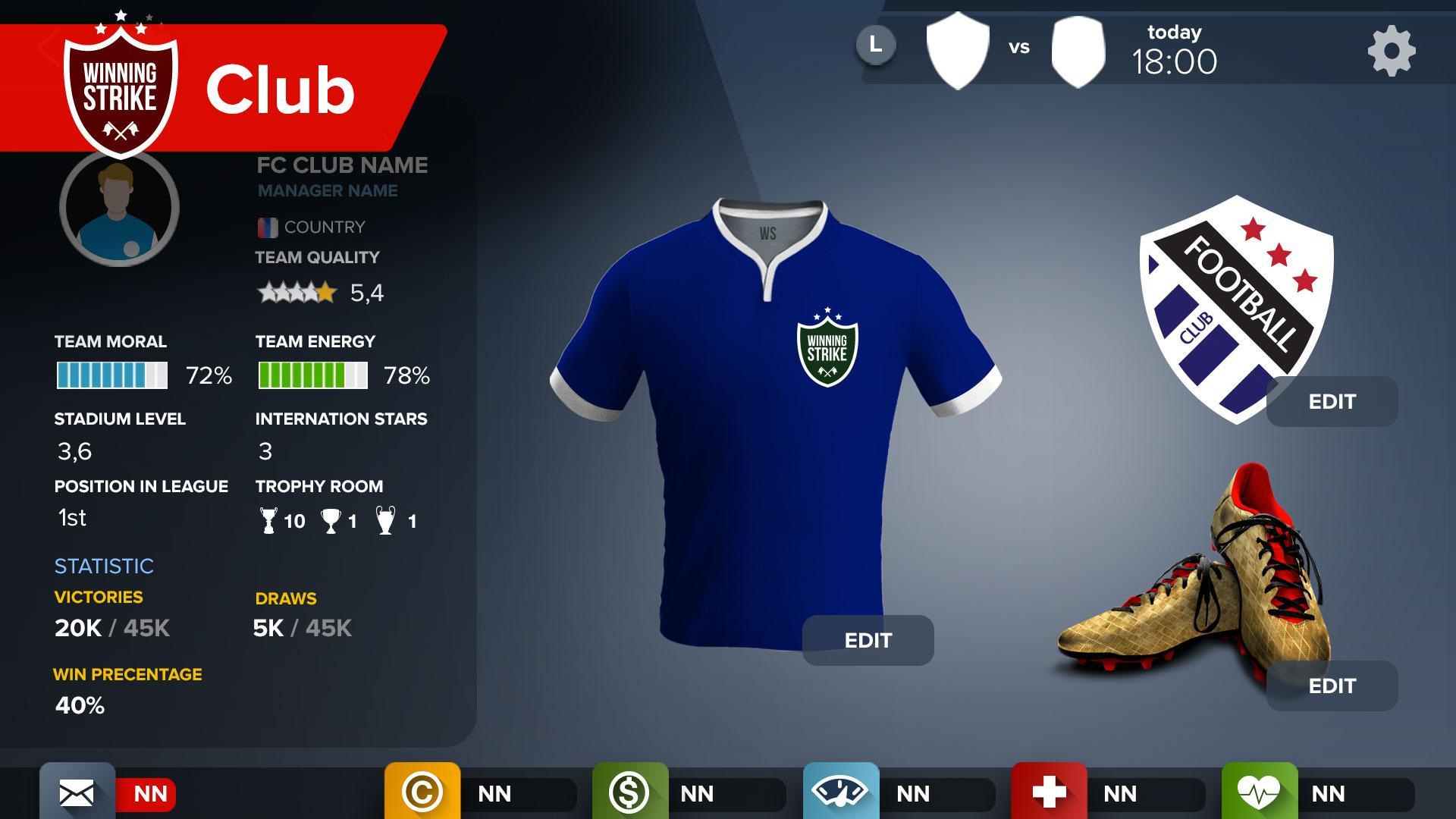The width and height of the screenshot is (1456, 819).
Task: Open the green dollar finances icon
Action: point(631,793)
